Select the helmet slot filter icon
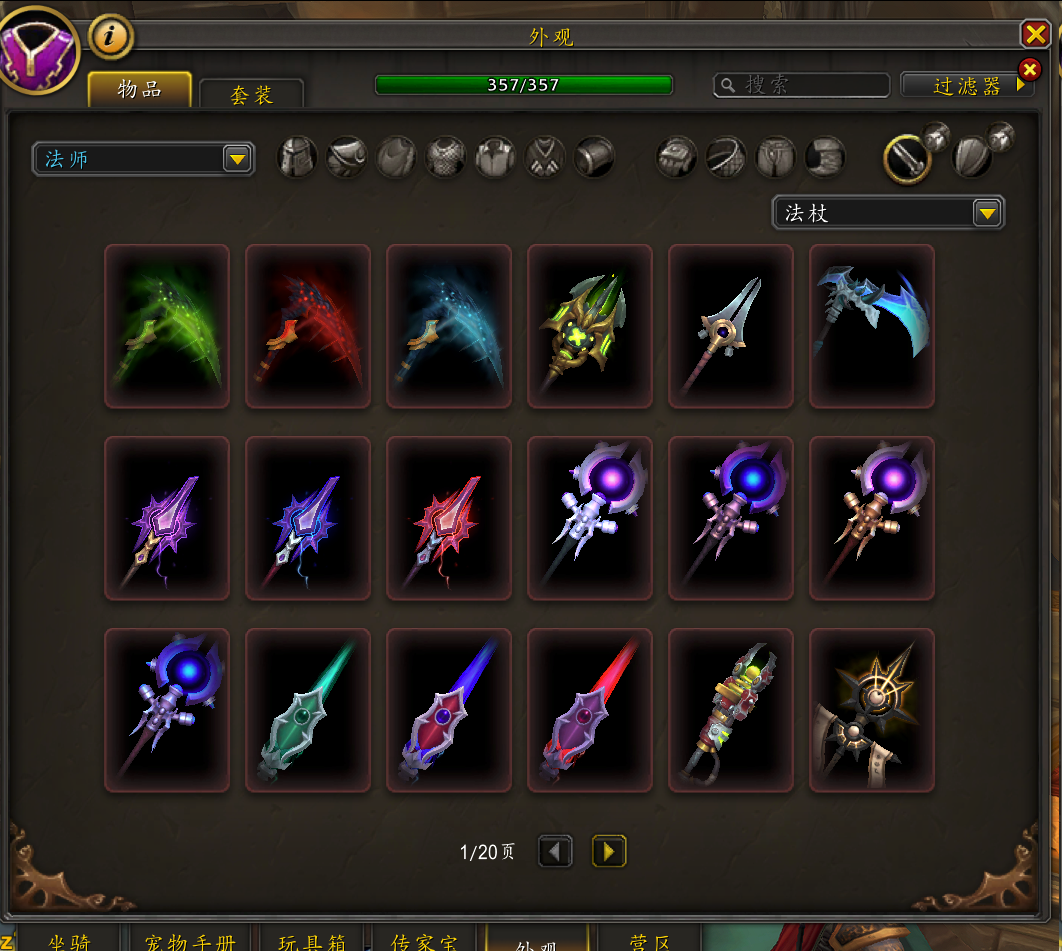Screen dimensions: 1062x951 [297, 157]
